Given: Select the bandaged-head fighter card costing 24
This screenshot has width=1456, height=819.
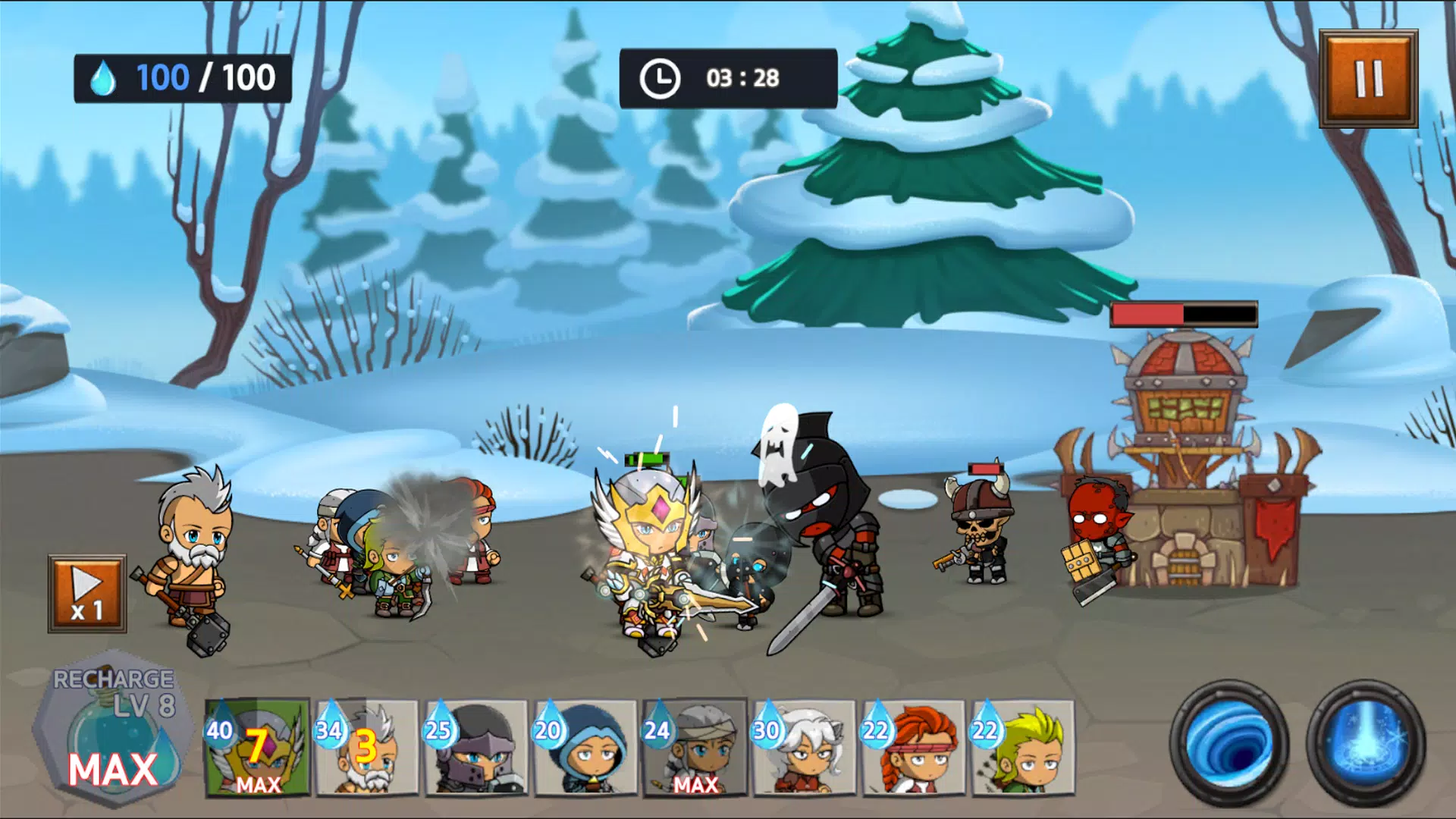Looking at the screenshot, I should (695, 748).
